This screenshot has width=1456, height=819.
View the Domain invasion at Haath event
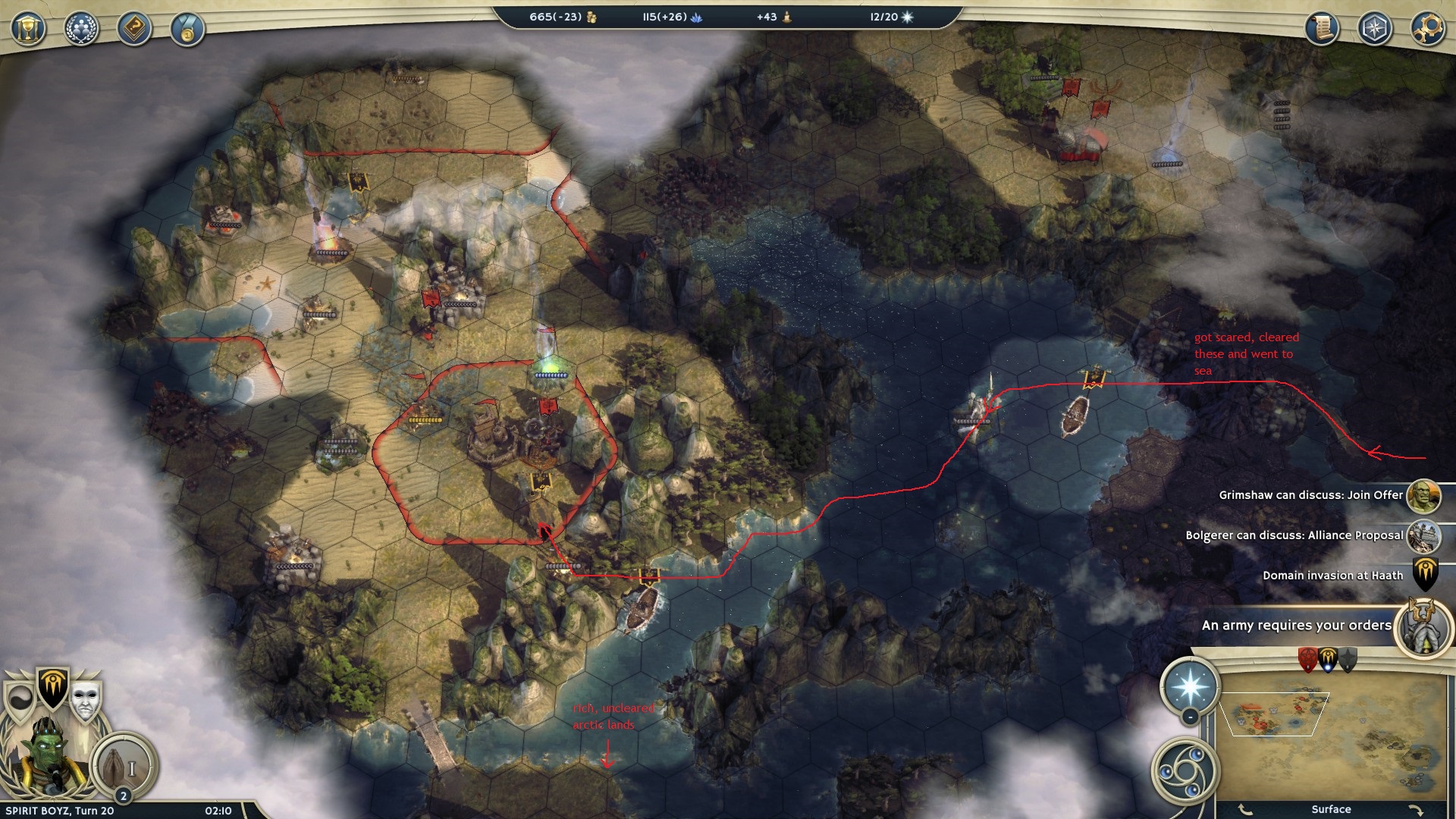click(1424, 576)
